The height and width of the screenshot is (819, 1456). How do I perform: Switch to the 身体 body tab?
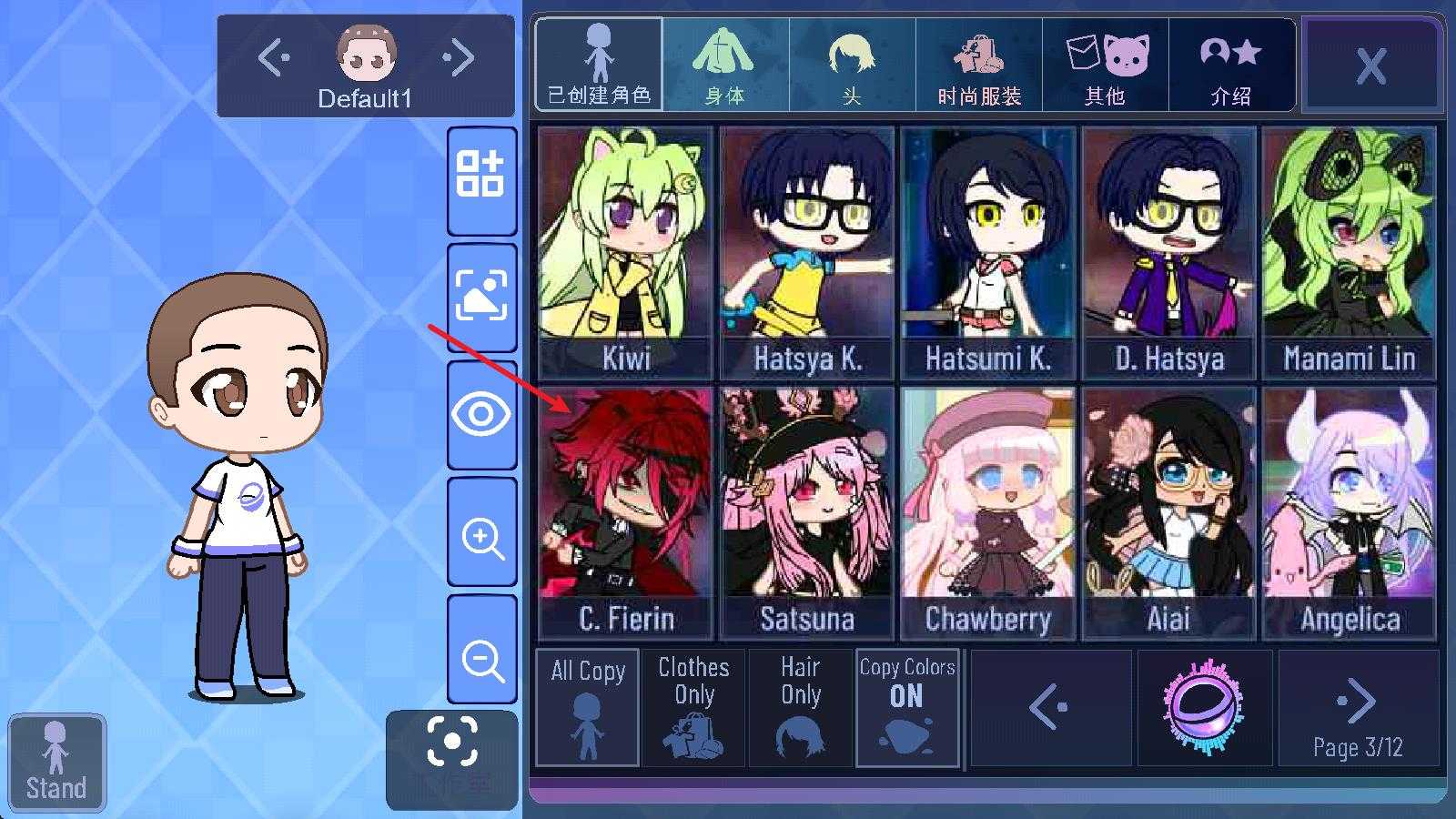pyautogui.click(x=724, y=66)
